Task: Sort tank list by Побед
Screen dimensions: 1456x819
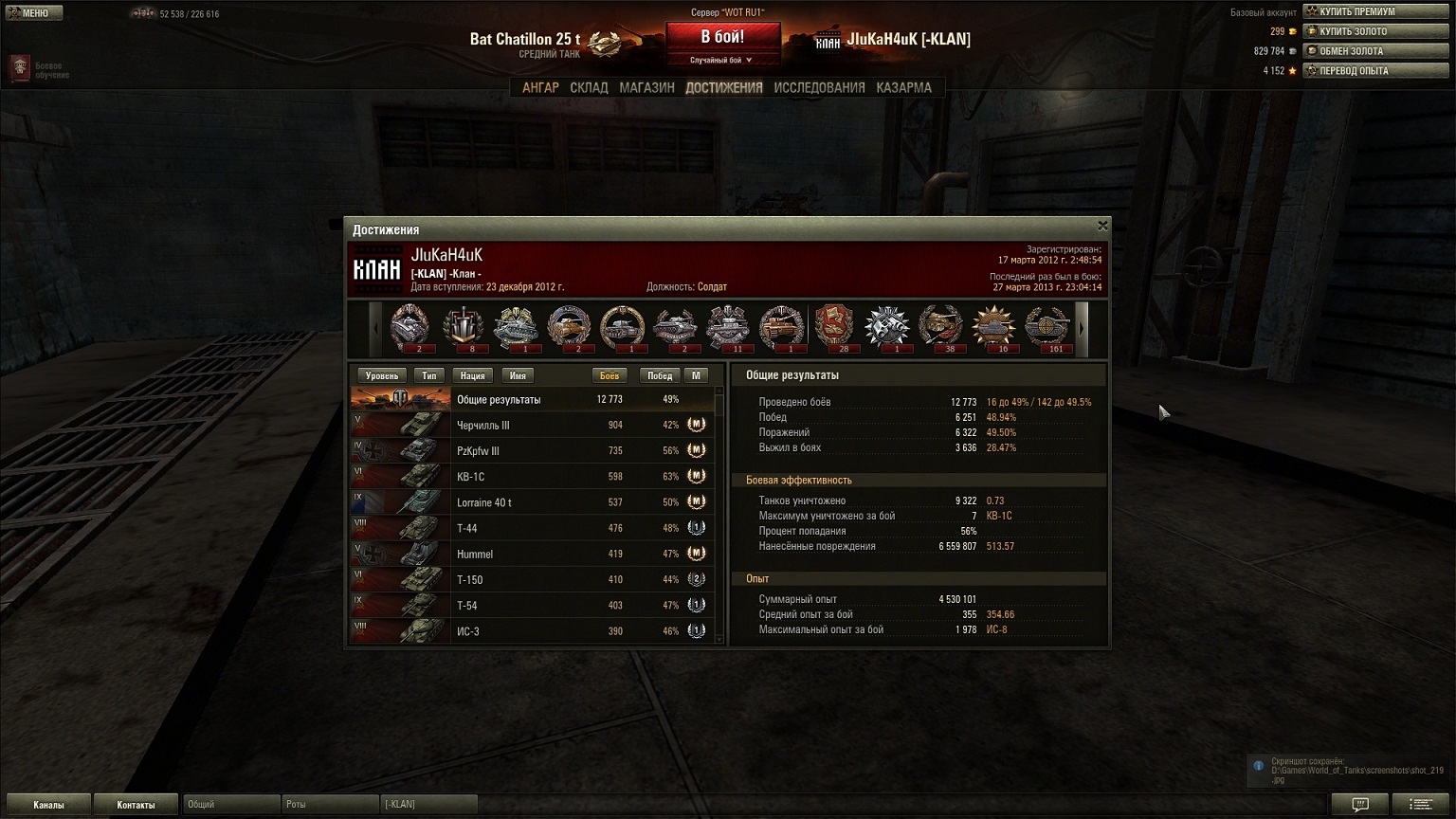Action: tap(659, 375)
